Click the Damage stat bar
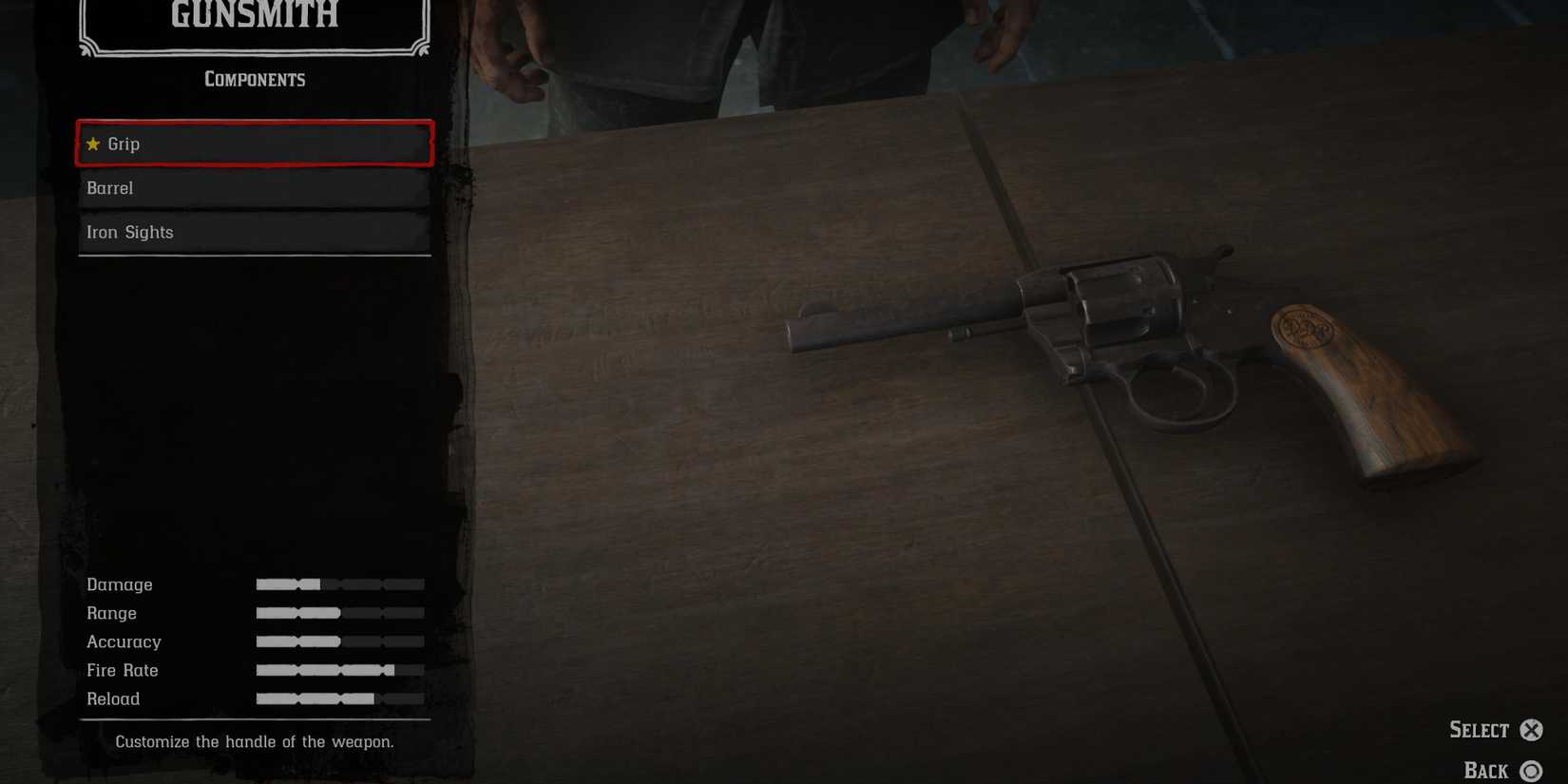1568x784 pixels. [x=339, y=583]
